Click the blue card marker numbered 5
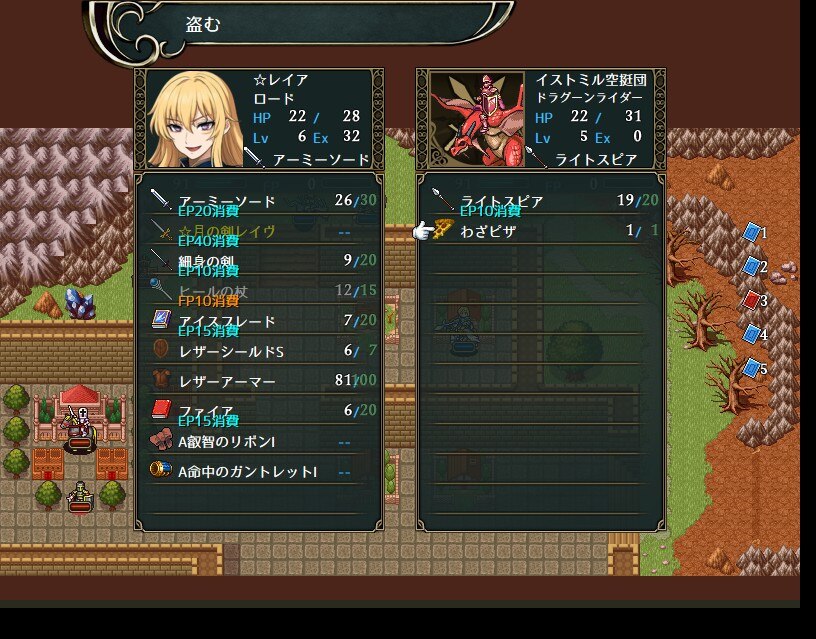Screen dimensions: 816x639 click(751, 369)
